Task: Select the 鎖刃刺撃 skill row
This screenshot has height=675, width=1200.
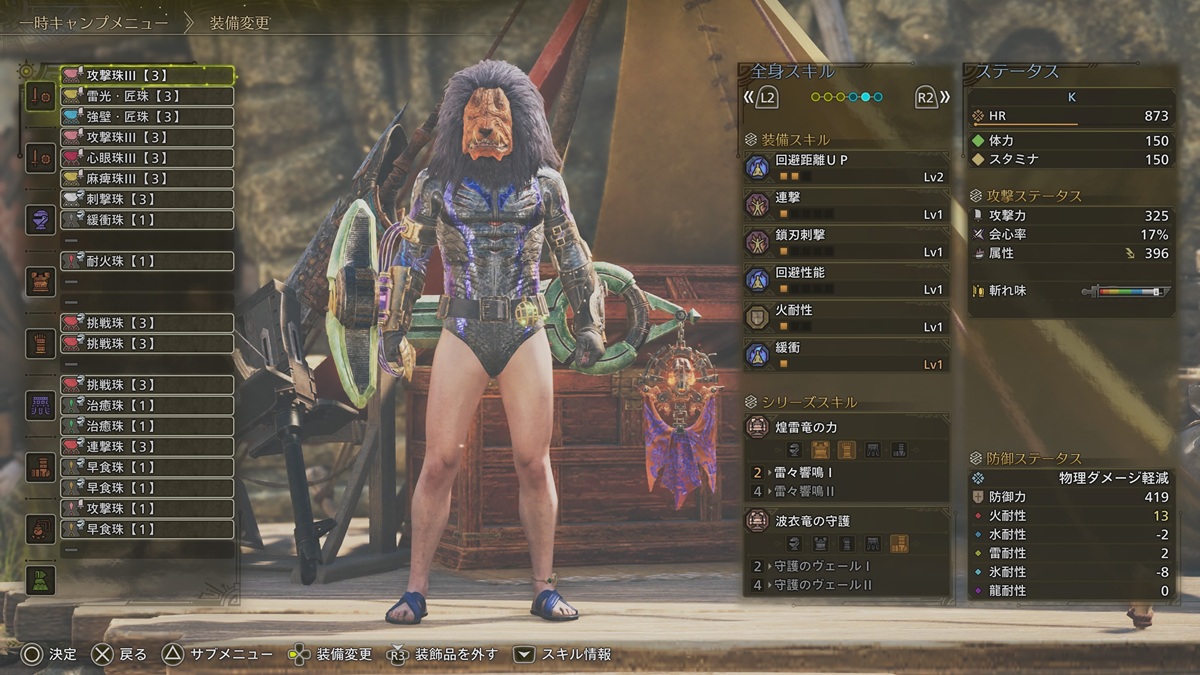Action: click(x=846, y=243)
